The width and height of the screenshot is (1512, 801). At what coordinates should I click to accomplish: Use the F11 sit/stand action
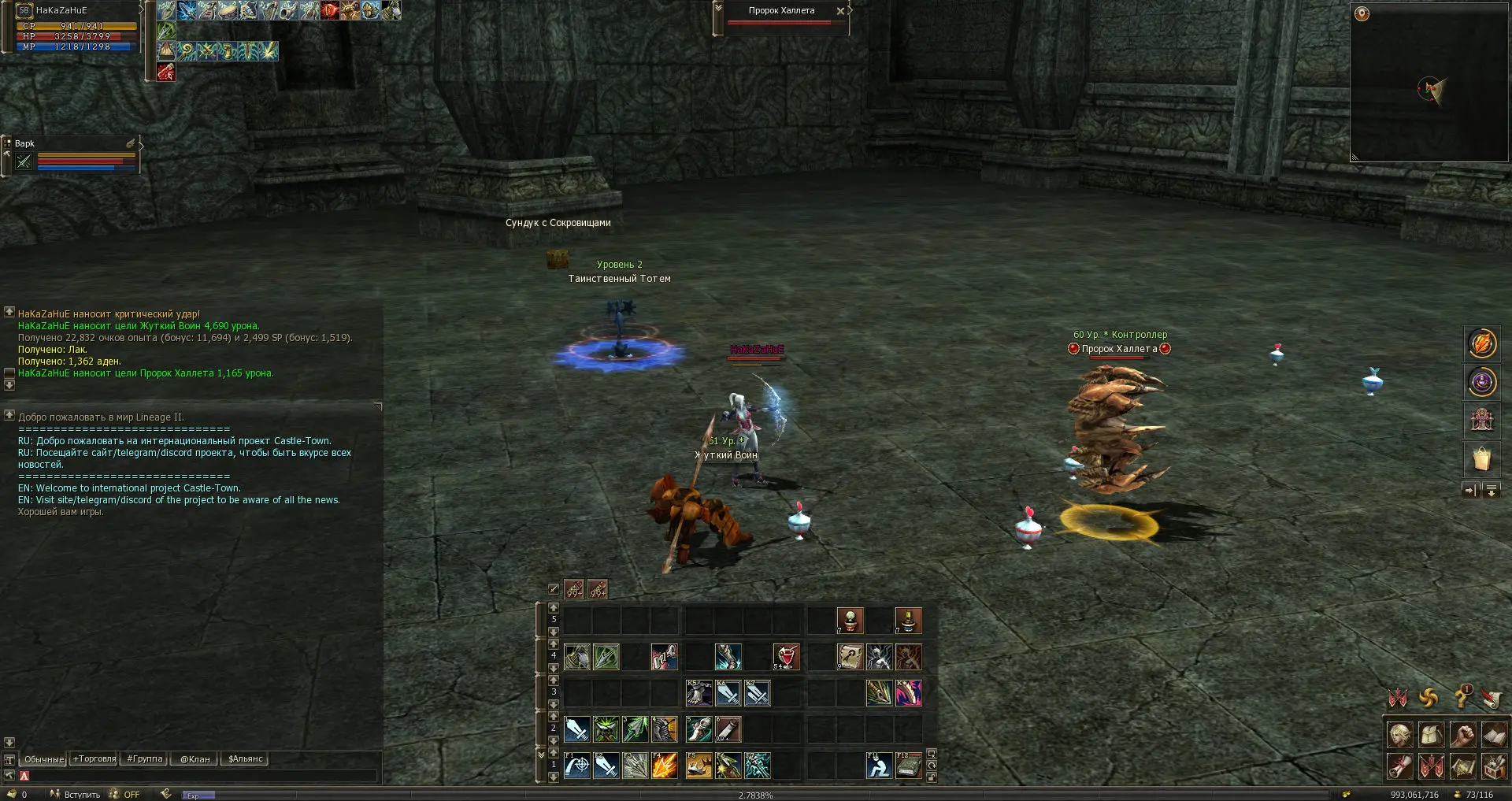click(879, 766)
